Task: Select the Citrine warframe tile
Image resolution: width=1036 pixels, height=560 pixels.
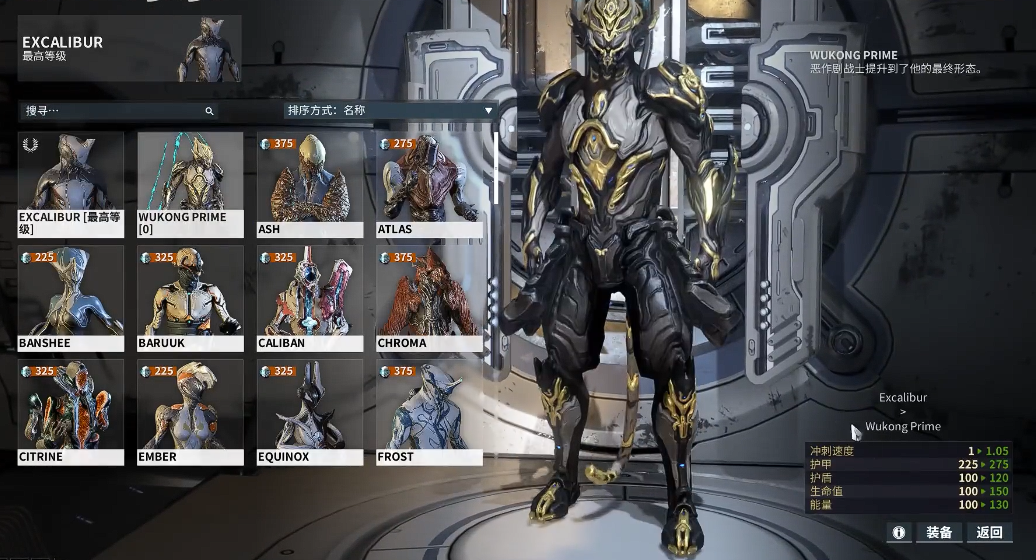Action: 71,412
